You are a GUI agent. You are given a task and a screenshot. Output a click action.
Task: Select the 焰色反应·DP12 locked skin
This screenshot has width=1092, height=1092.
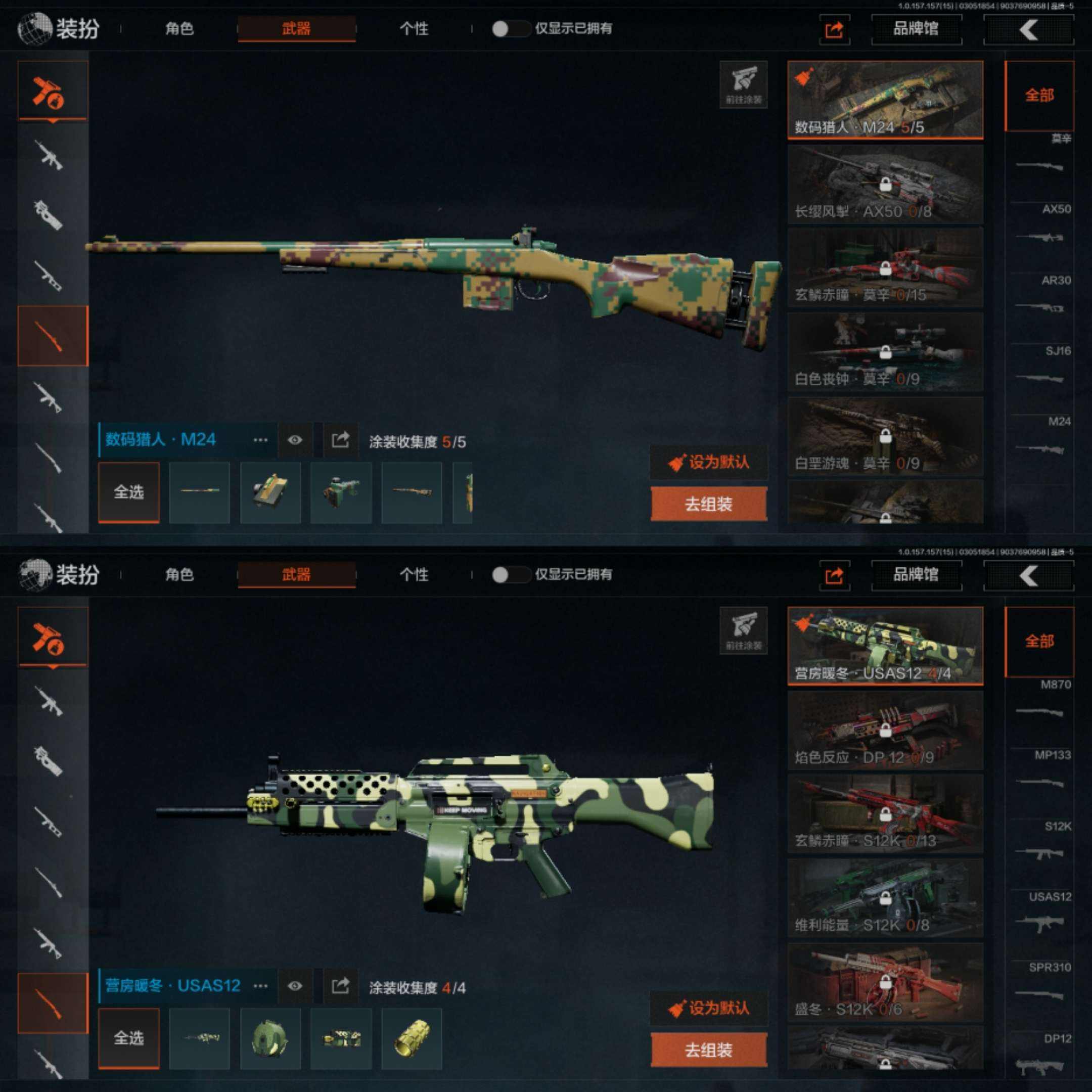885,730
